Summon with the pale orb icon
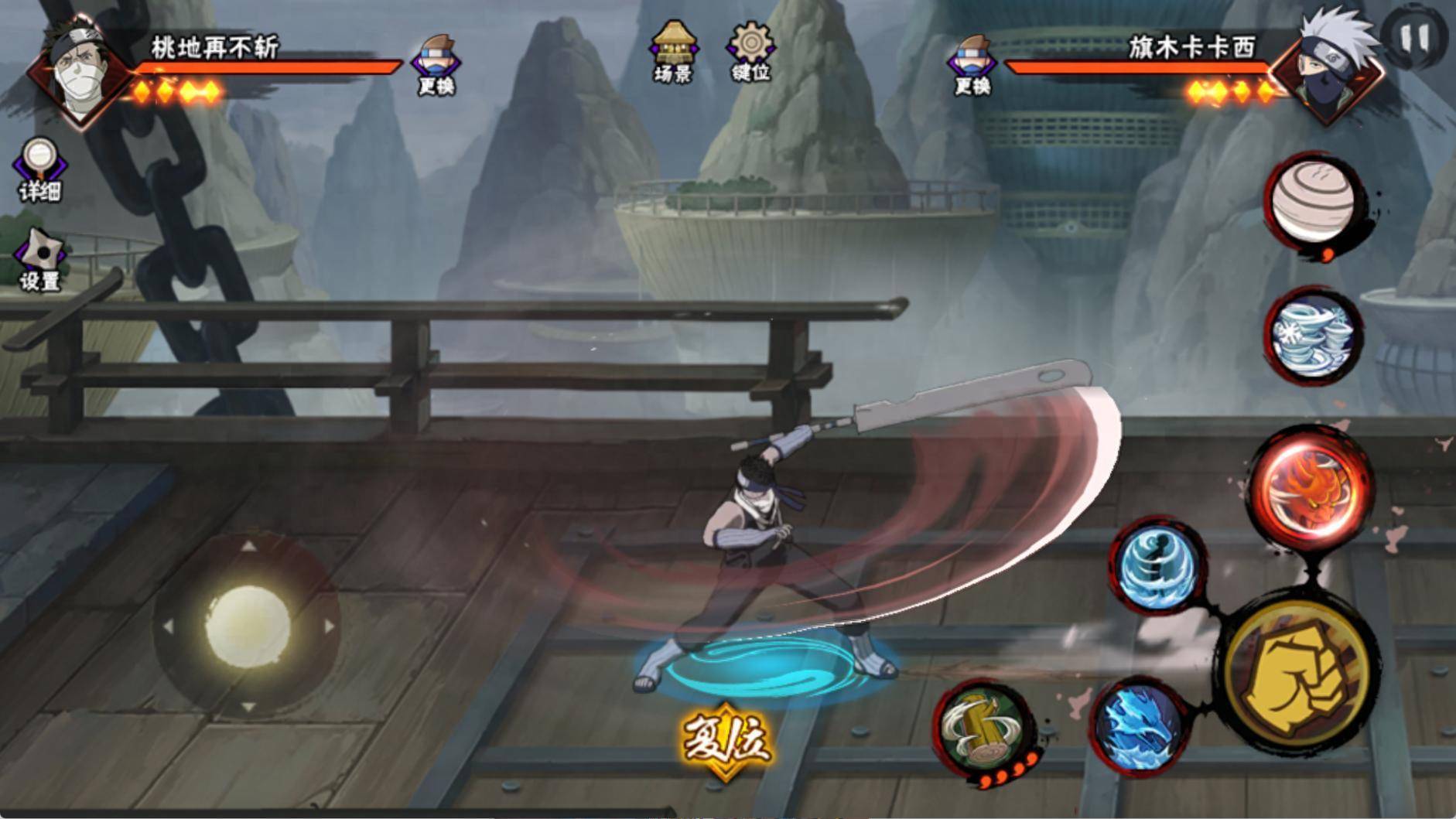The image size is (1456, 819). click(1314, 201)
